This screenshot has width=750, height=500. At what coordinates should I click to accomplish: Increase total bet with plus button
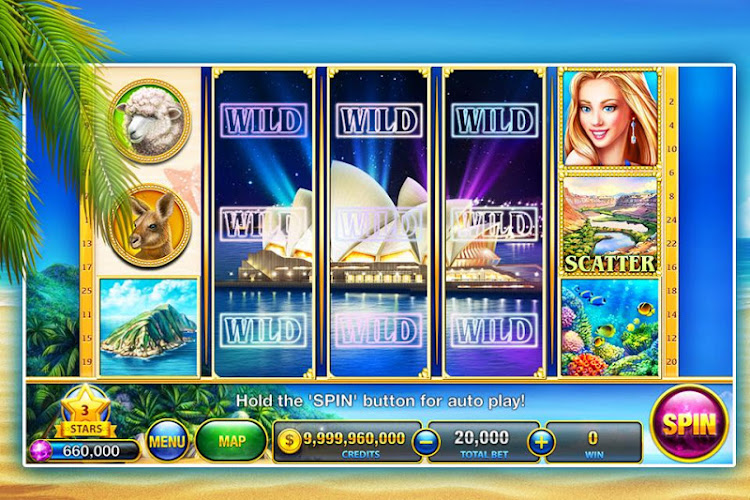pos(542,441)
